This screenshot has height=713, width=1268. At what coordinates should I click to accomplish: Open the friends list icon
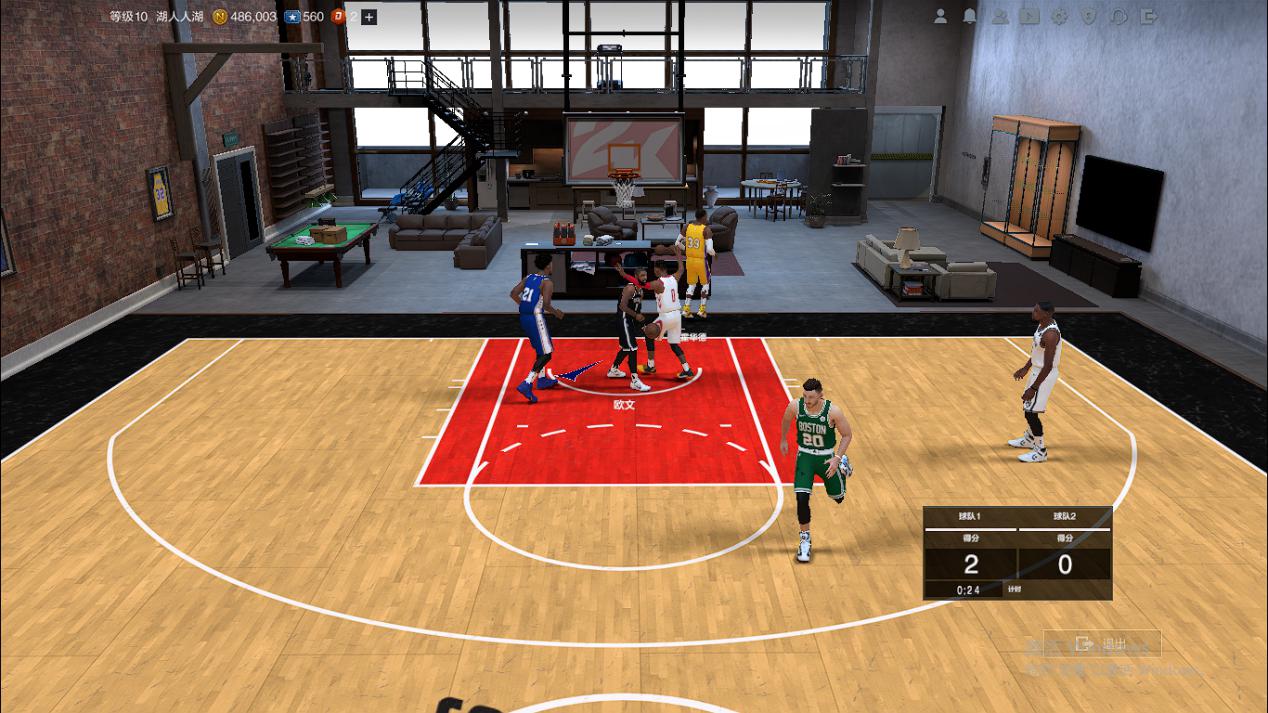point(999,16)
